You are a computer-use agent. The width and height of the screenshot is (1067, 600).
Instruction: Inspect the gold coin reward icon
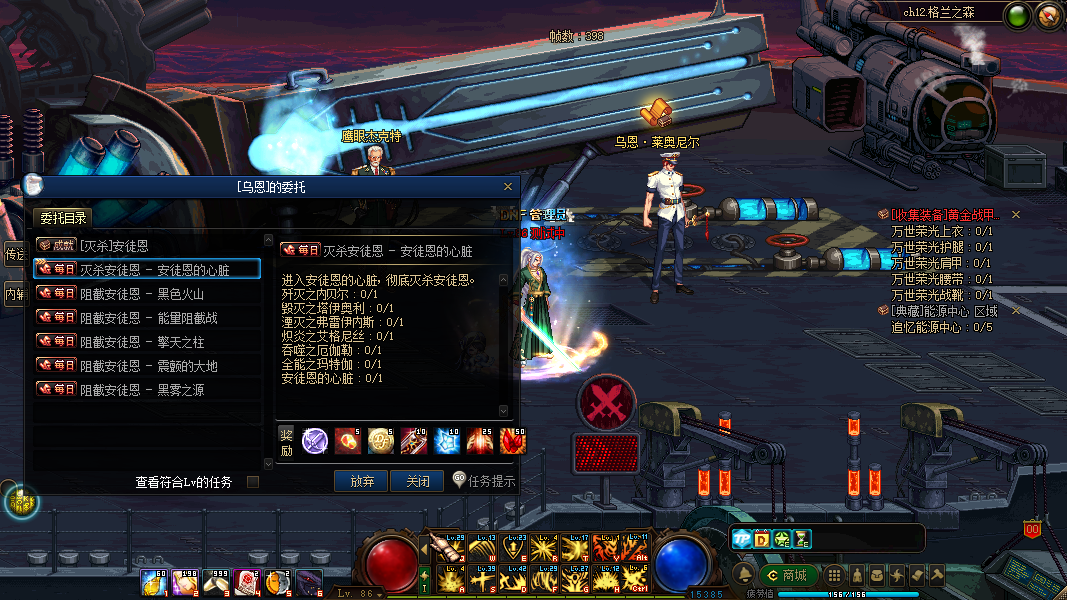[380, 440]
